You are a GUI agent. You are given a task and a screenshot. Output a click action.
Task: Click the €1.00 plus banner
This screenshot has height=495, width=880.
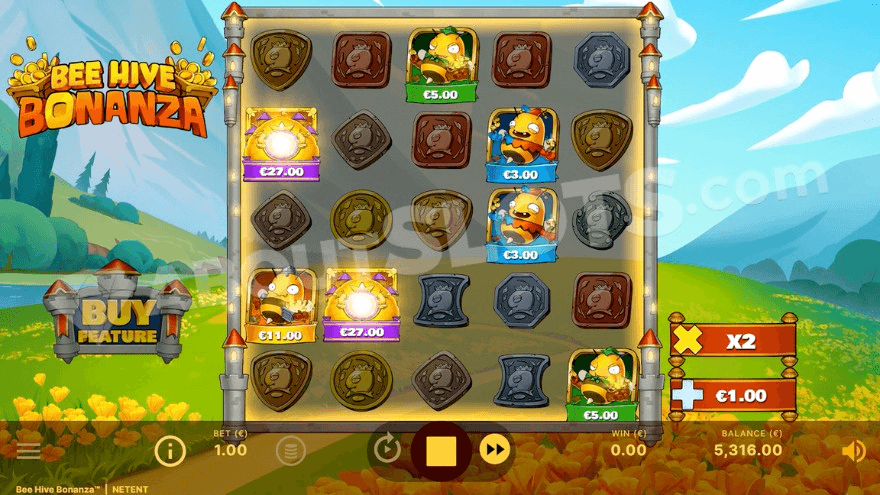click(x=734, y=395)
